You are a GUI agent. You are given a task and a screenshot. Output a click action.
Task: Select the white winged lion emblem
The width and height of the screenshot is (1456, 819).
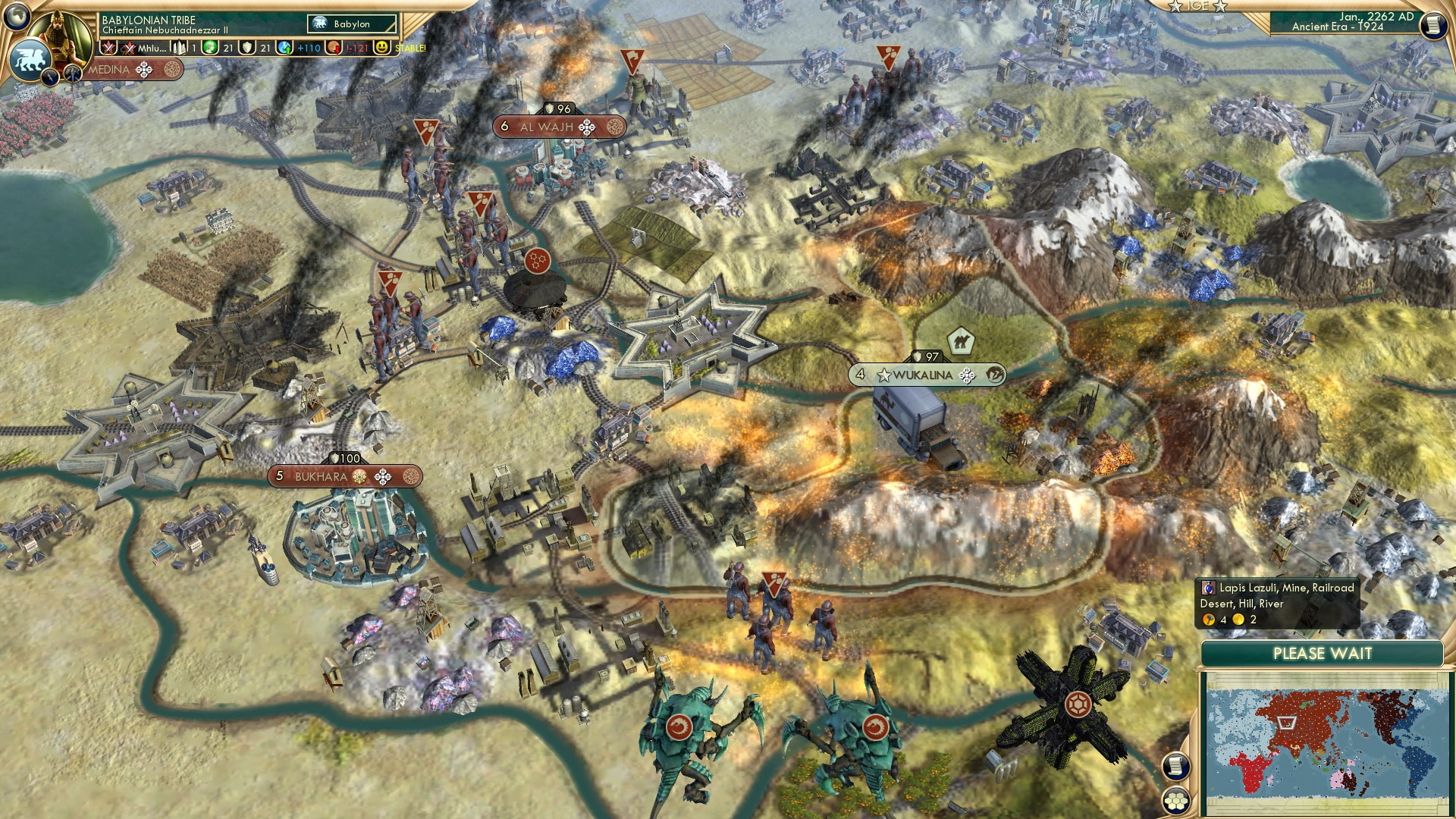click(x=30, y=59)
